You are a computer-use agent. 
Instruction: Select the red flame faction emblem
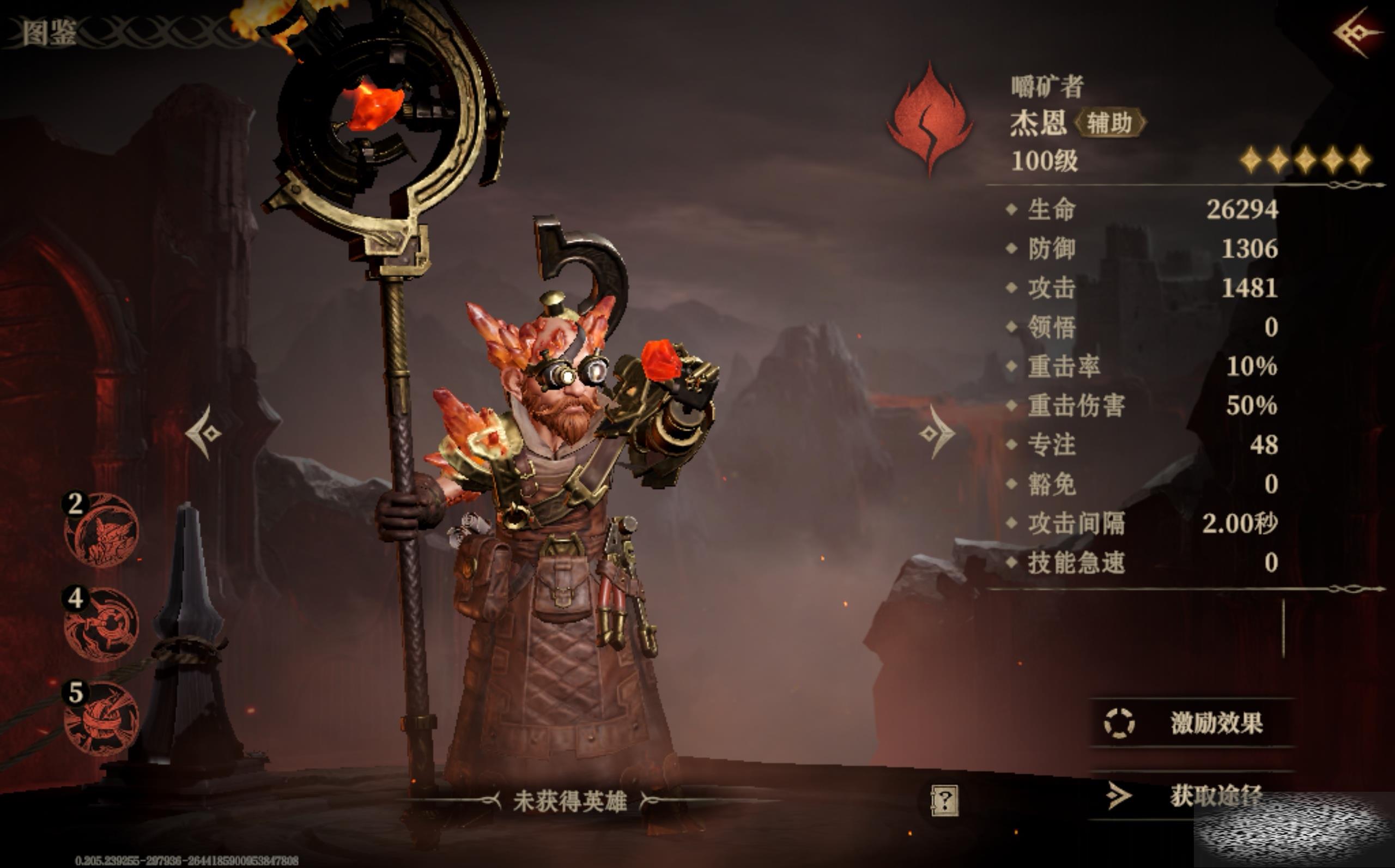coord(930,119)
